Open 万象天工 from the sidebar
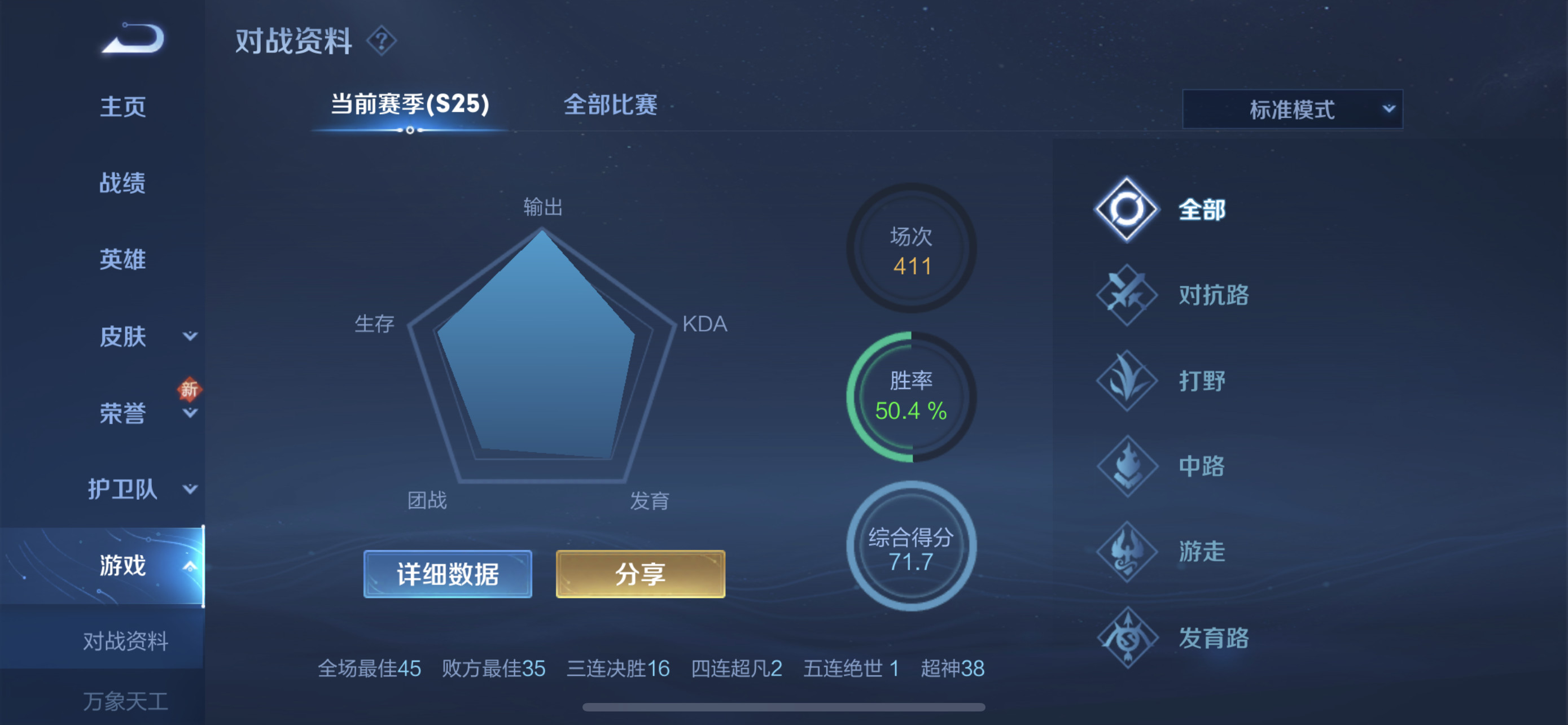This screenshot has height=725, width=1568. pyautogui.click(x=125, y=701)
